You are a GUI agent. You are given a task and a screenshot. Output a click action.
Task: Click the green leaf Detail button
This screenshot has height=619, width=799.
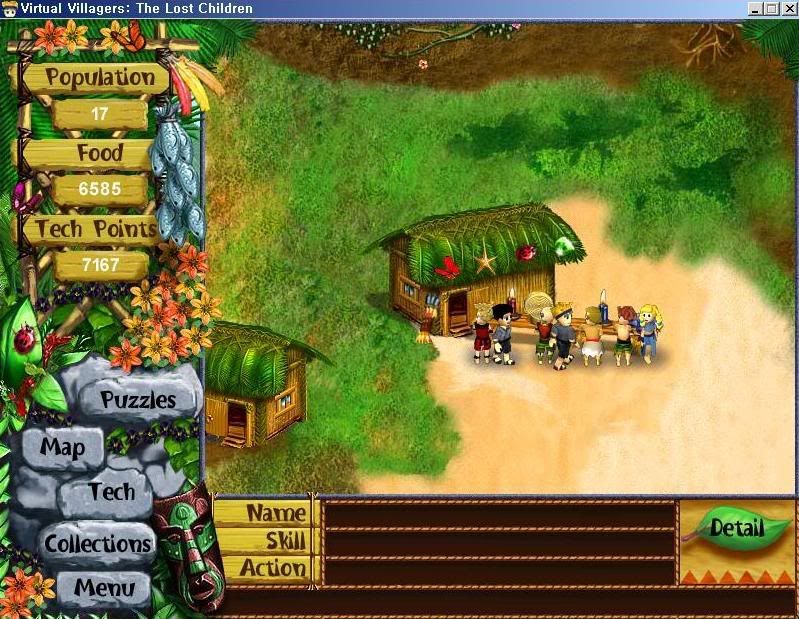[x=737, y=528]
